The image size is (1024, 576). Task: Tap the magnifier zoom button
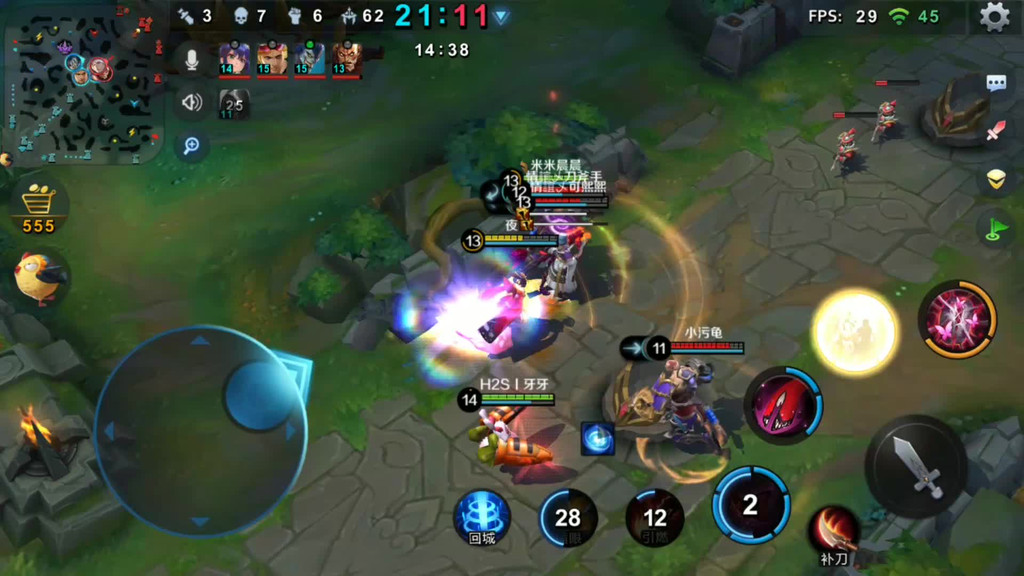(191, 146)
